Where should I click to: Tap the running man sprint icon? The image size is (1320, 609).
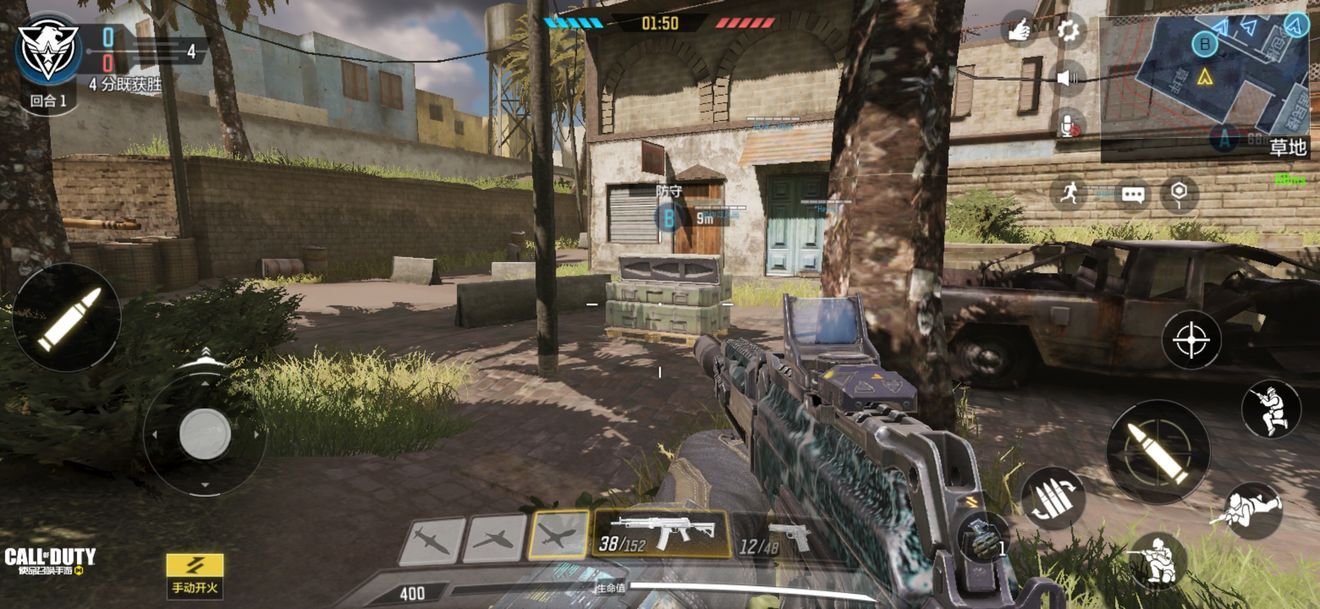click(1070, 194)
